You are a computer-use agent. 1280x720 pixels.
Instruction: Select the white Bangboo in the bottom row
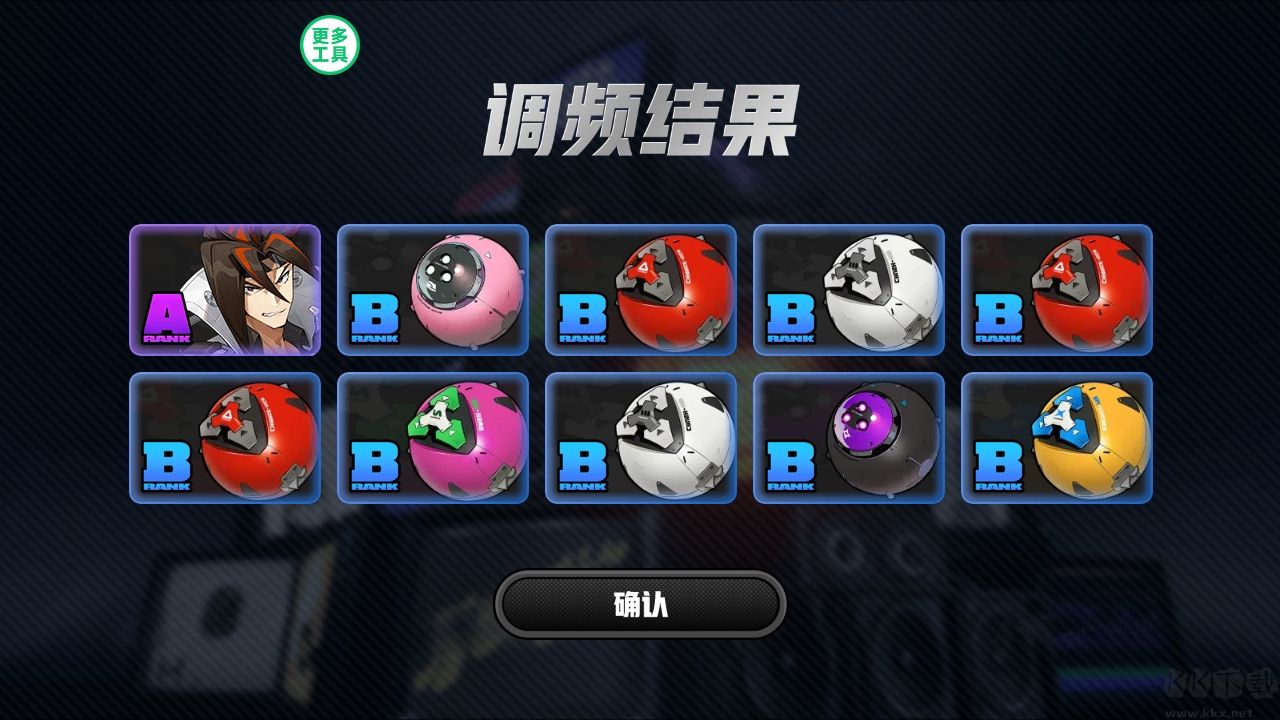tap(642, 438)
